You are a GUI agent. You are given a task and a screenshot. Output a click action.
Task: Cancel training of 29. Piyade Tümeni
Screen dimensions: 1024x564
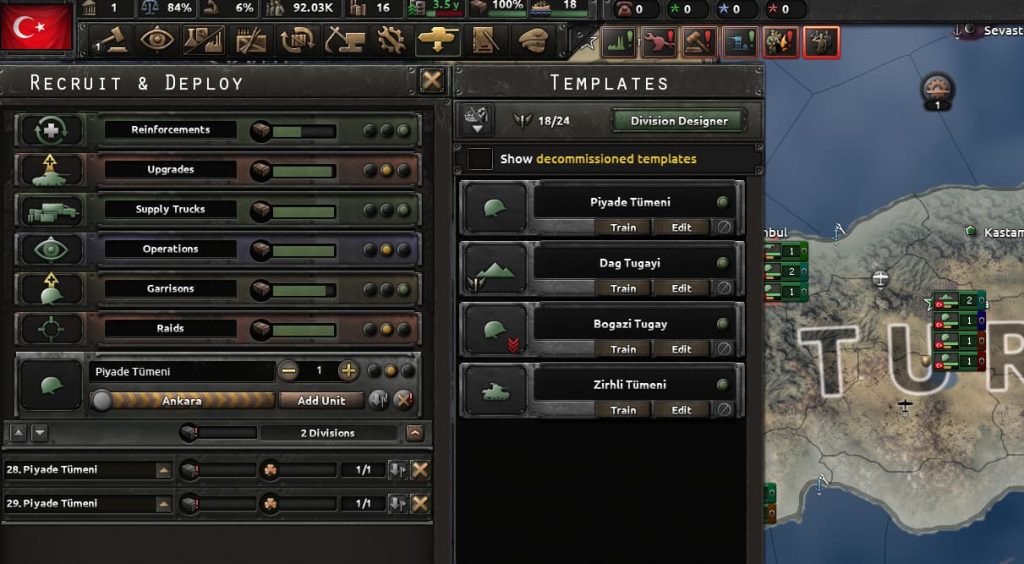tap(420, 504)
